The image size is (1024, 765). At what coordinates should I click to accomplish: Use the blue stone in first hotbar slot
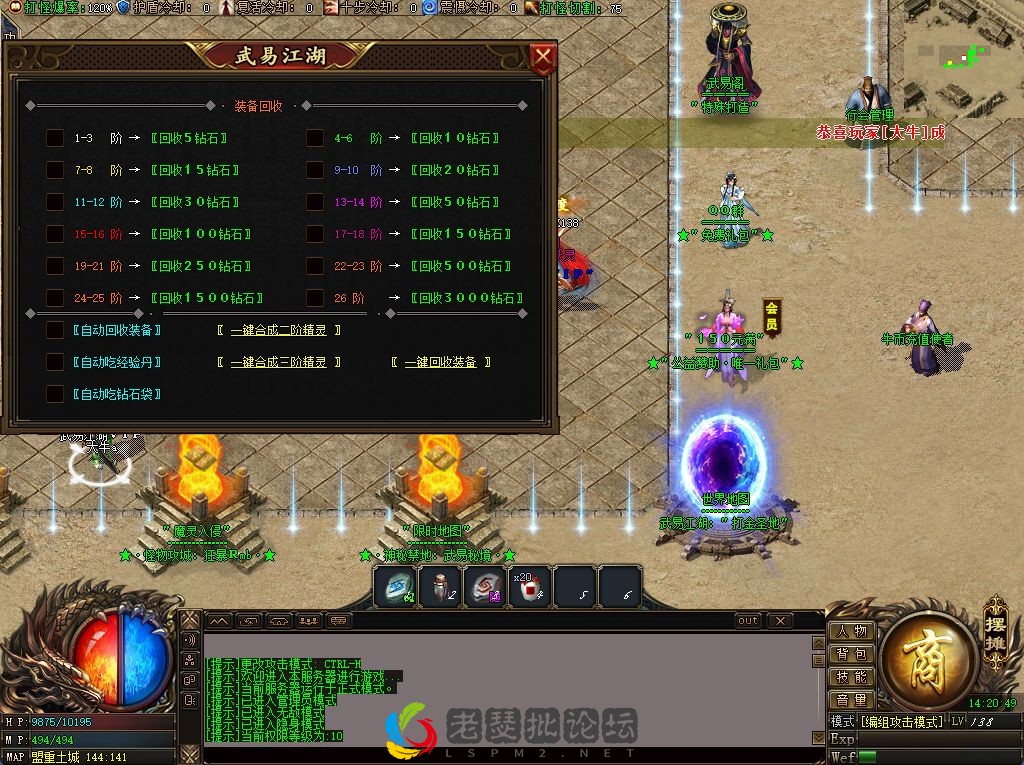tap(395, 588)
